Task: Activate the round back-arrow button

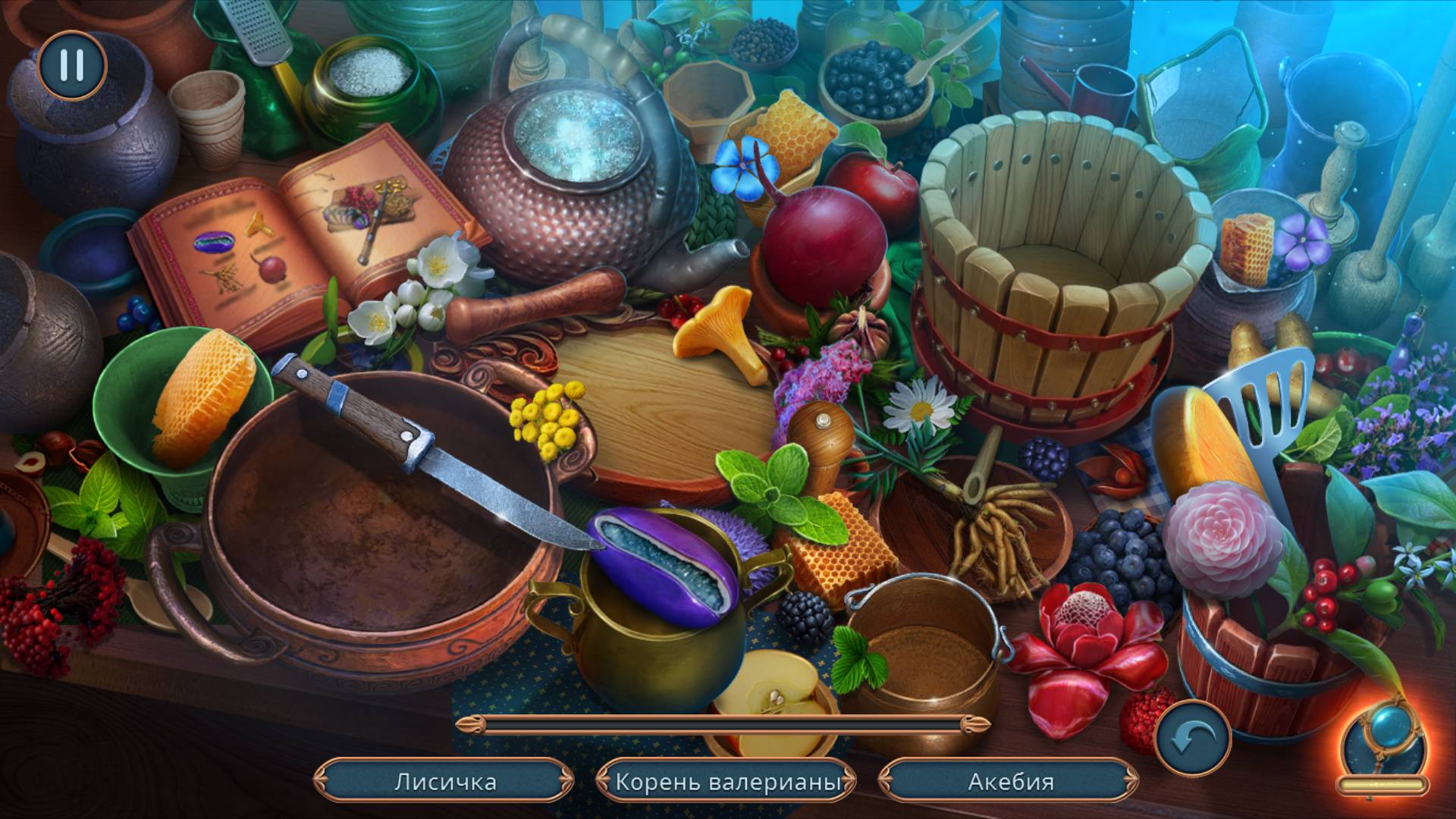Action: click(1193, 739)
